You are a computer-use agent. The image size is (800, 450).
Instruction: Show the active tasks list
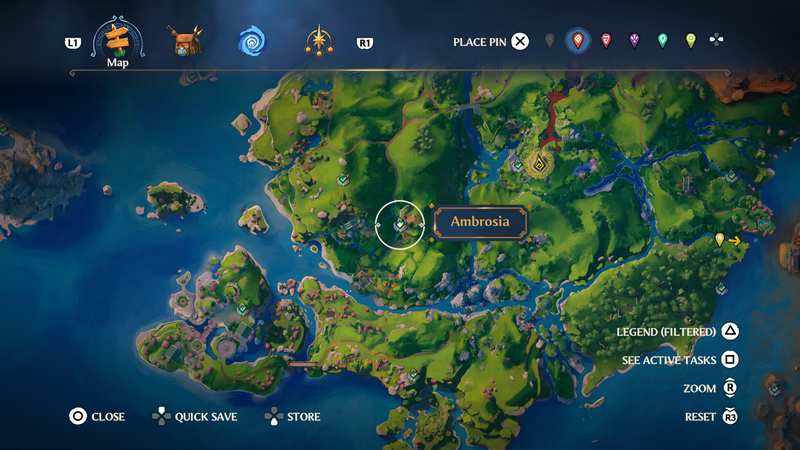coord(731,360)
